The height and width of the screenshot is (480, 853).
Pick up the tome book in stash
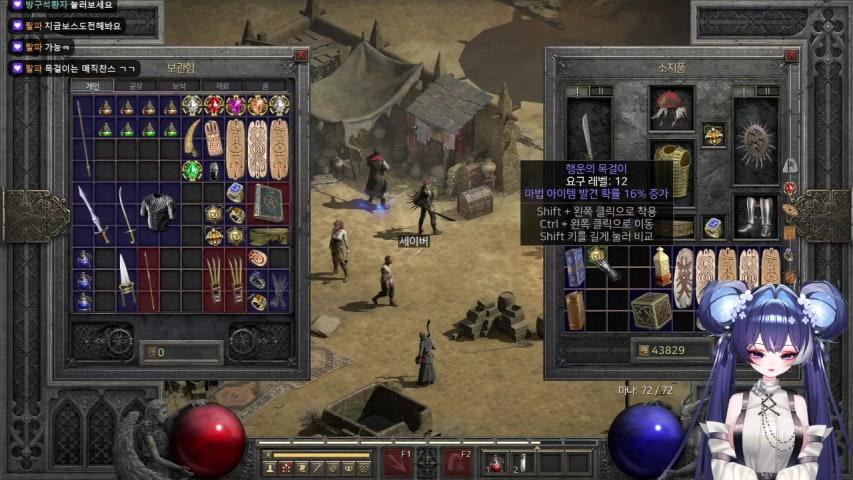(x=268, y=202)
